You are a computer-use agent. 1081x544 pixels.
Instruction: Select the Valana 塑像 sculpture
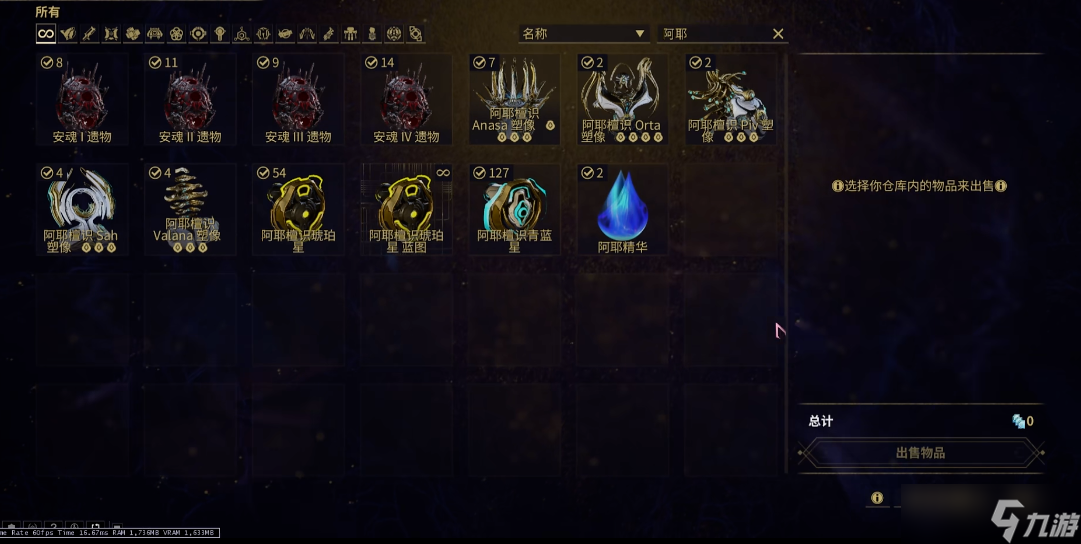[190, 209]
